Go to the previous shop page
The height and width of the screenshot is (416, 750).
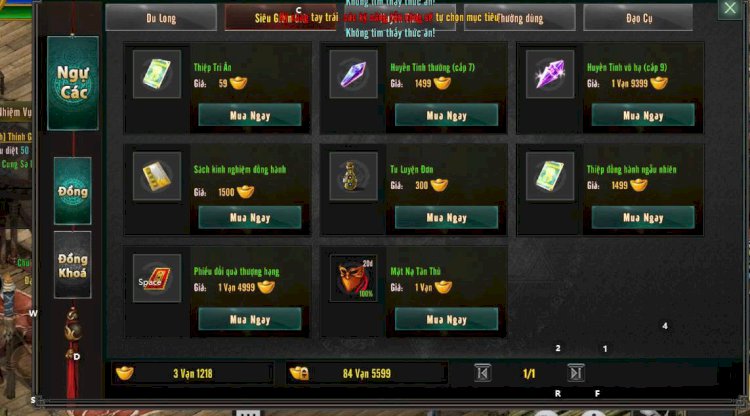483,373
